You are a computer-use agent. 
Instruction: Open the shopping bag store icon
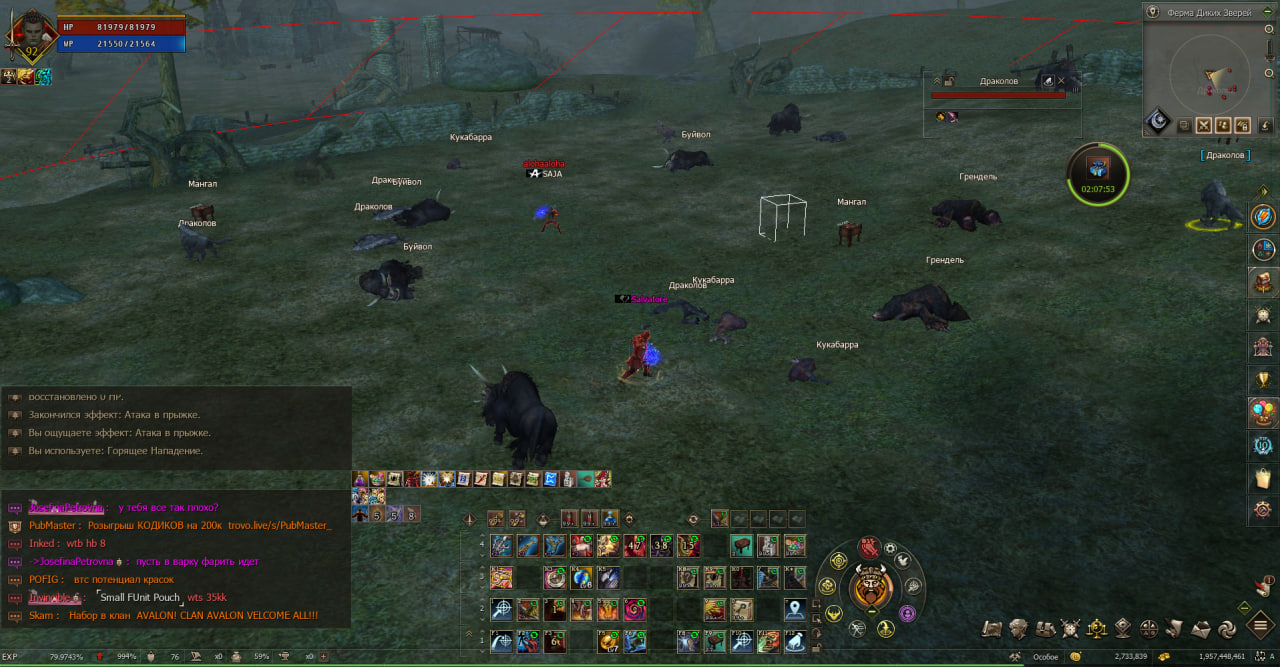point(1263,478)
